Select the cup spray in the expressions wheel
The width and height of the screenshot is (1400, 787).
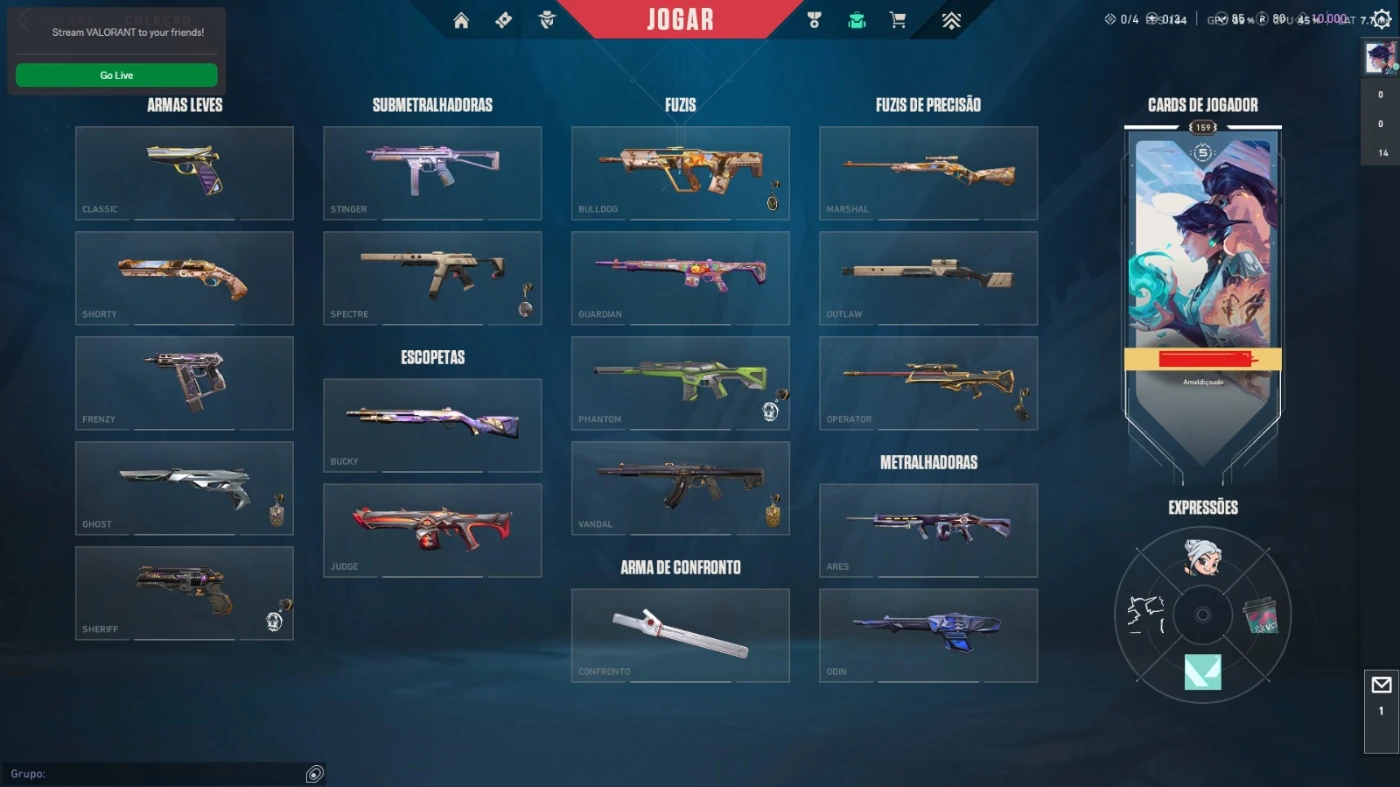click(x=1261, y=617)
